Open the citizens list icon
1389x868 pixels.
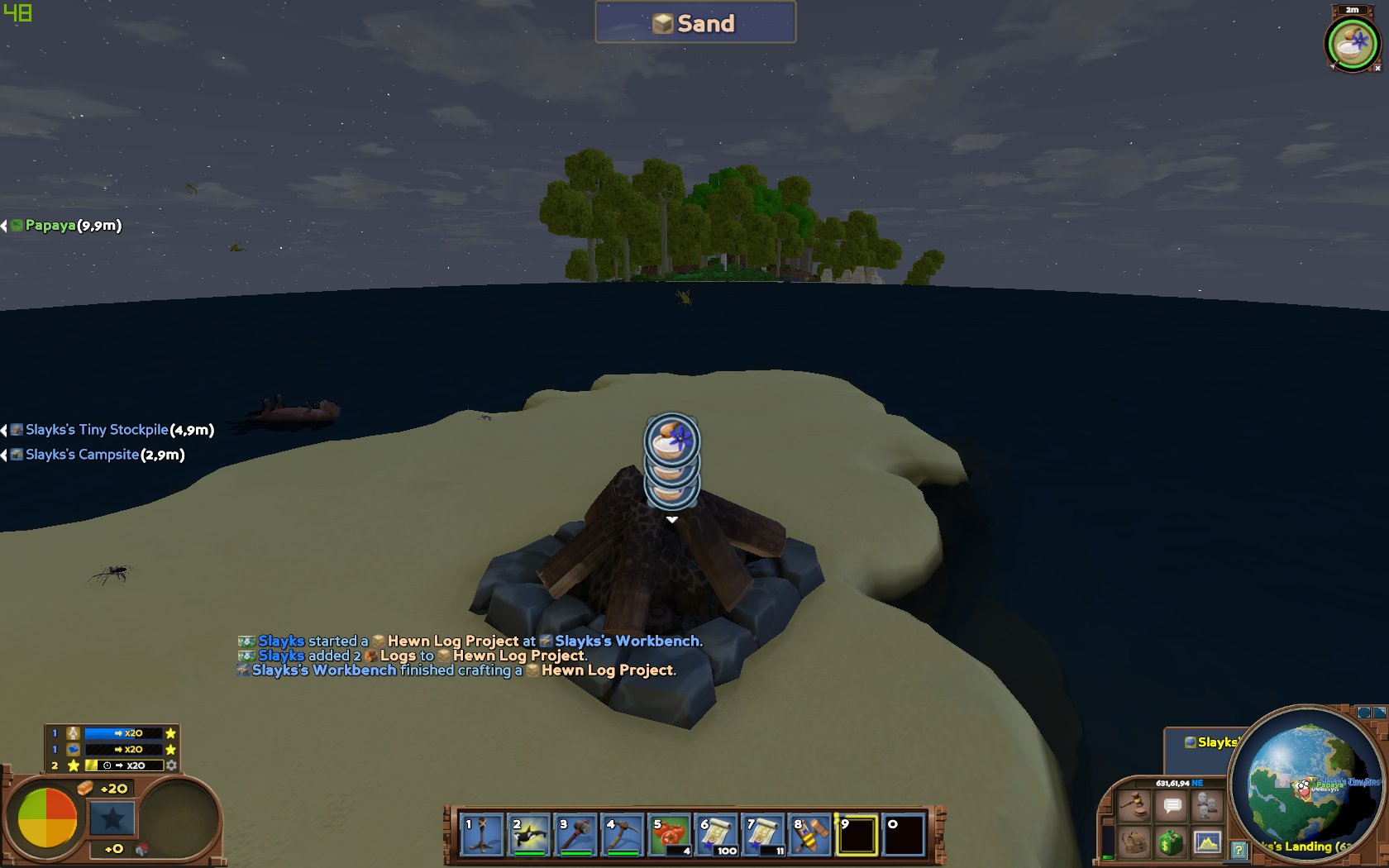pos(1207,804)
